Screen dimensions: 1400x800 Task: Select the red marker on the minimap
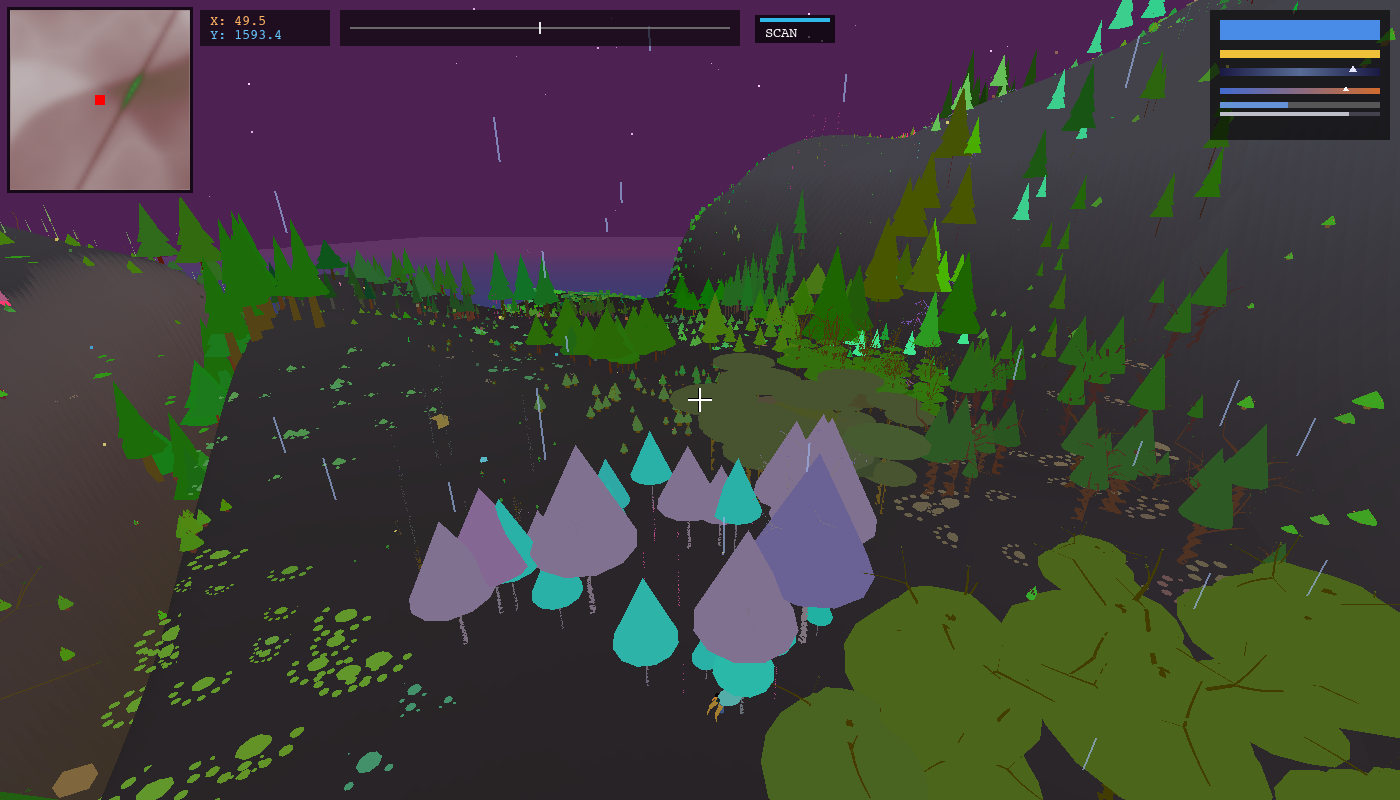point(100,100)
